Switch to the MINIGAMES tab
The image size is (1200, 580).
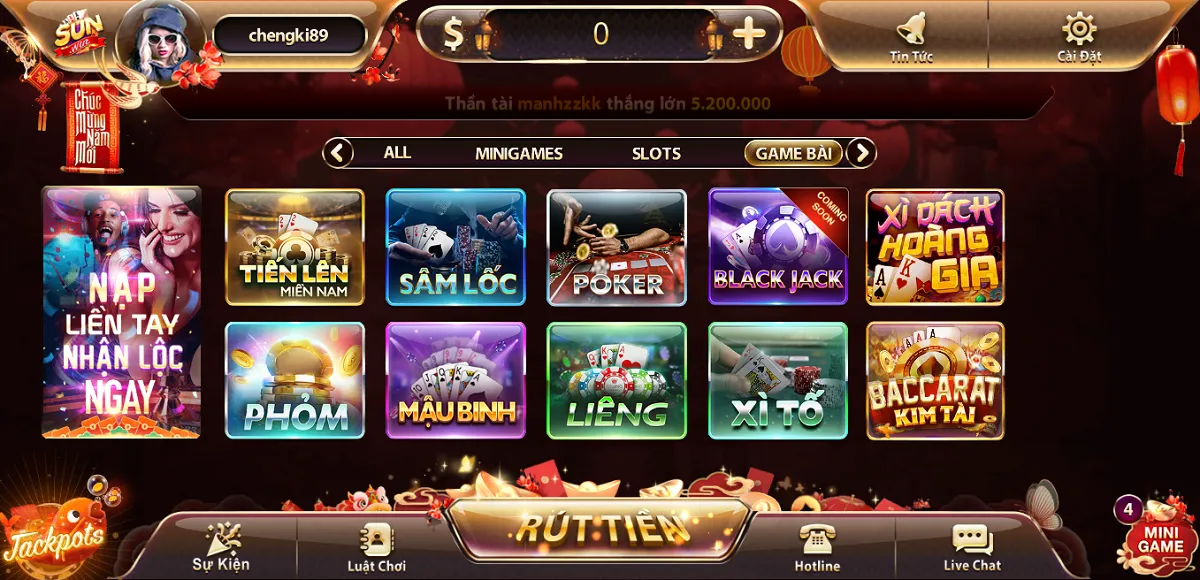[x=518, y=153]
